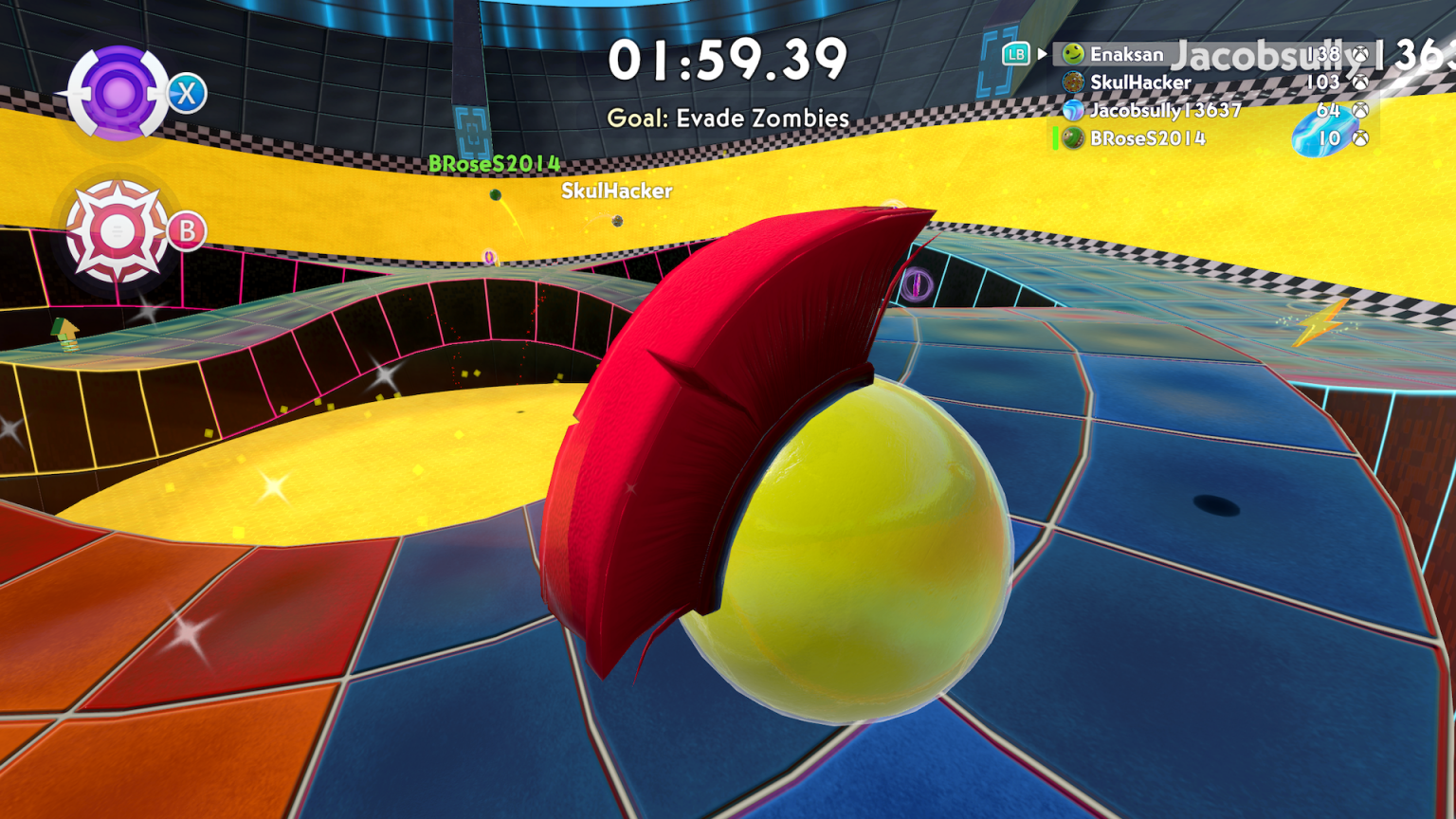Activate the purple ring ability icon
The width and height of the screenshot is (1456, 819).
[118, 93]
